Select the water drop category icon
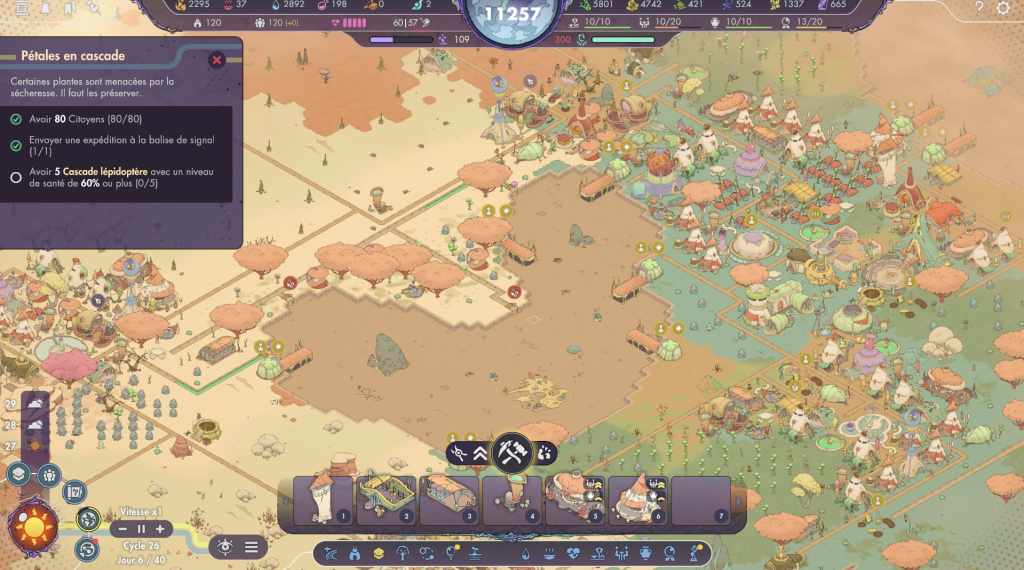 coord(527,553)
